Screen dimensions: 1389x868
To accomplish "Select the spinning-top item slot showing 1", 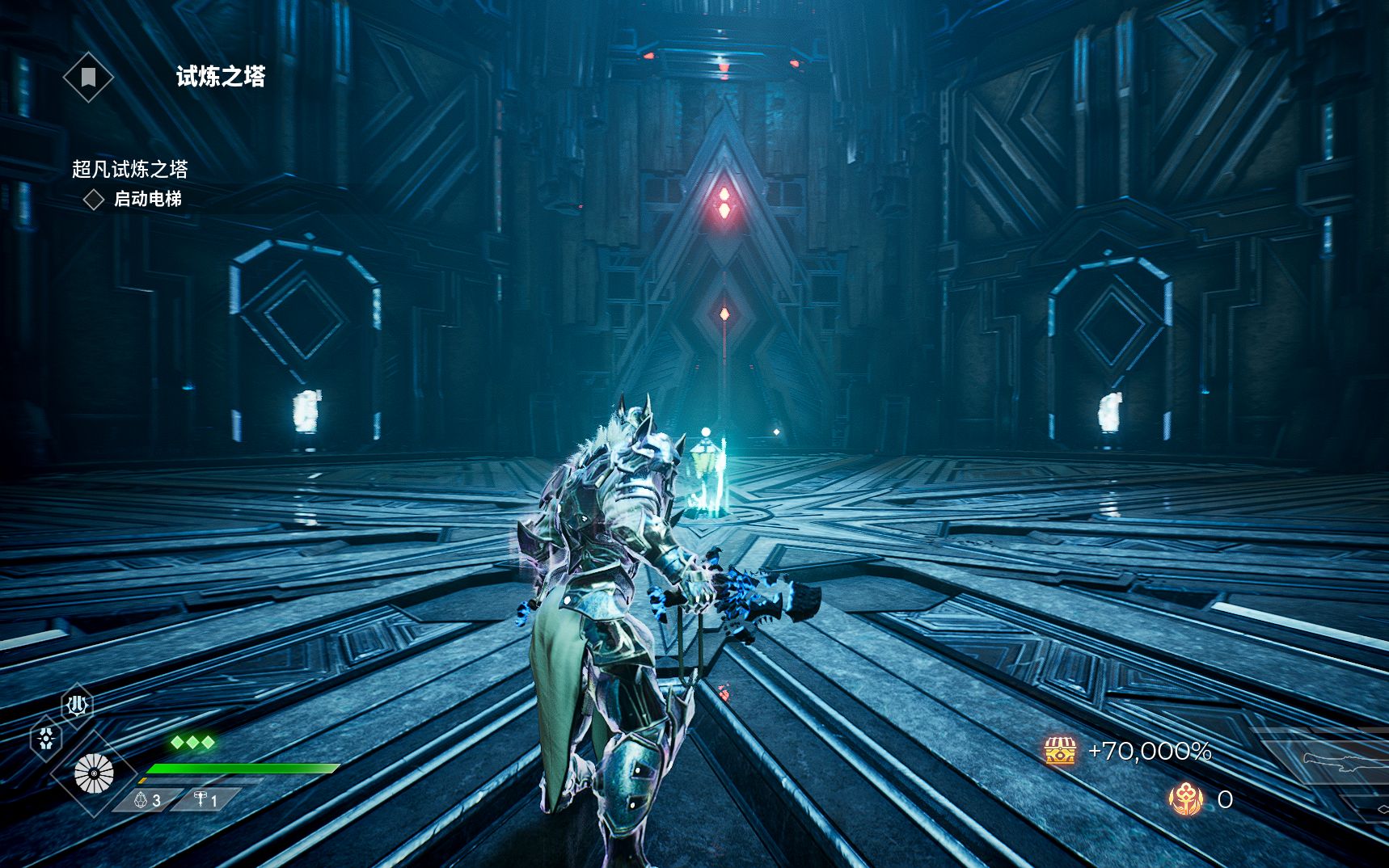I will coord(205,800).
